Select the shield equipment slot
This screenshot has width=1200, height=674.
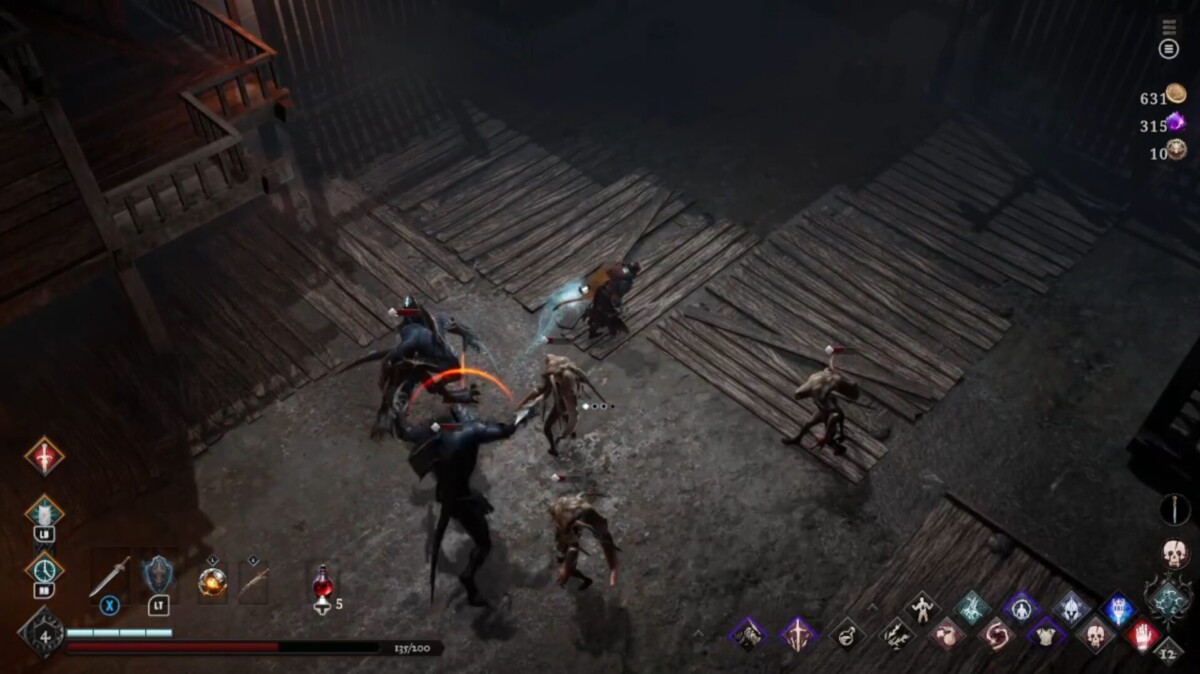point(158,576)
